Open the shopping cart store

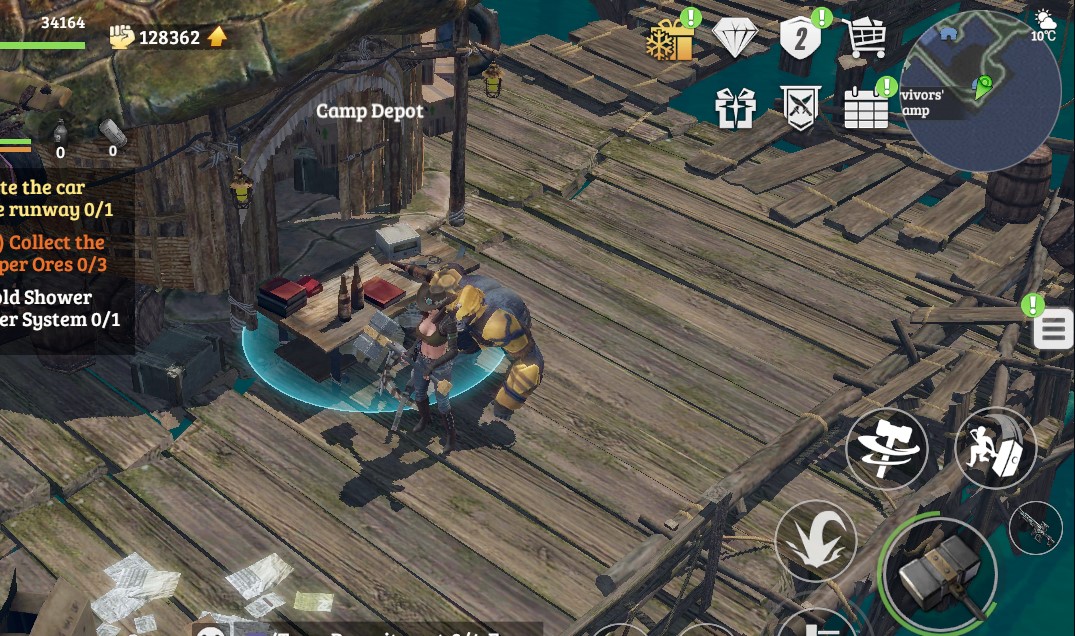(864, 39)
